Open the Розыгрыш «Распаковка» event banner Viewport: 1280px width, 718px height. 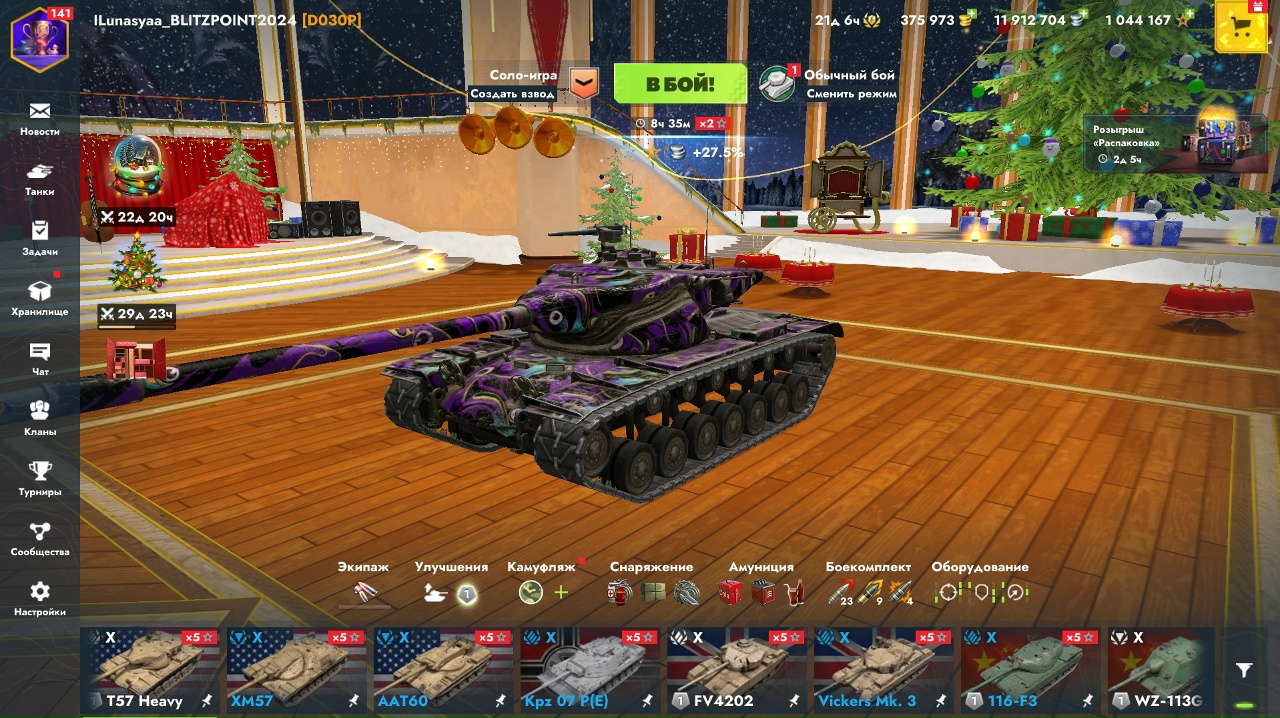(1166, 144)
